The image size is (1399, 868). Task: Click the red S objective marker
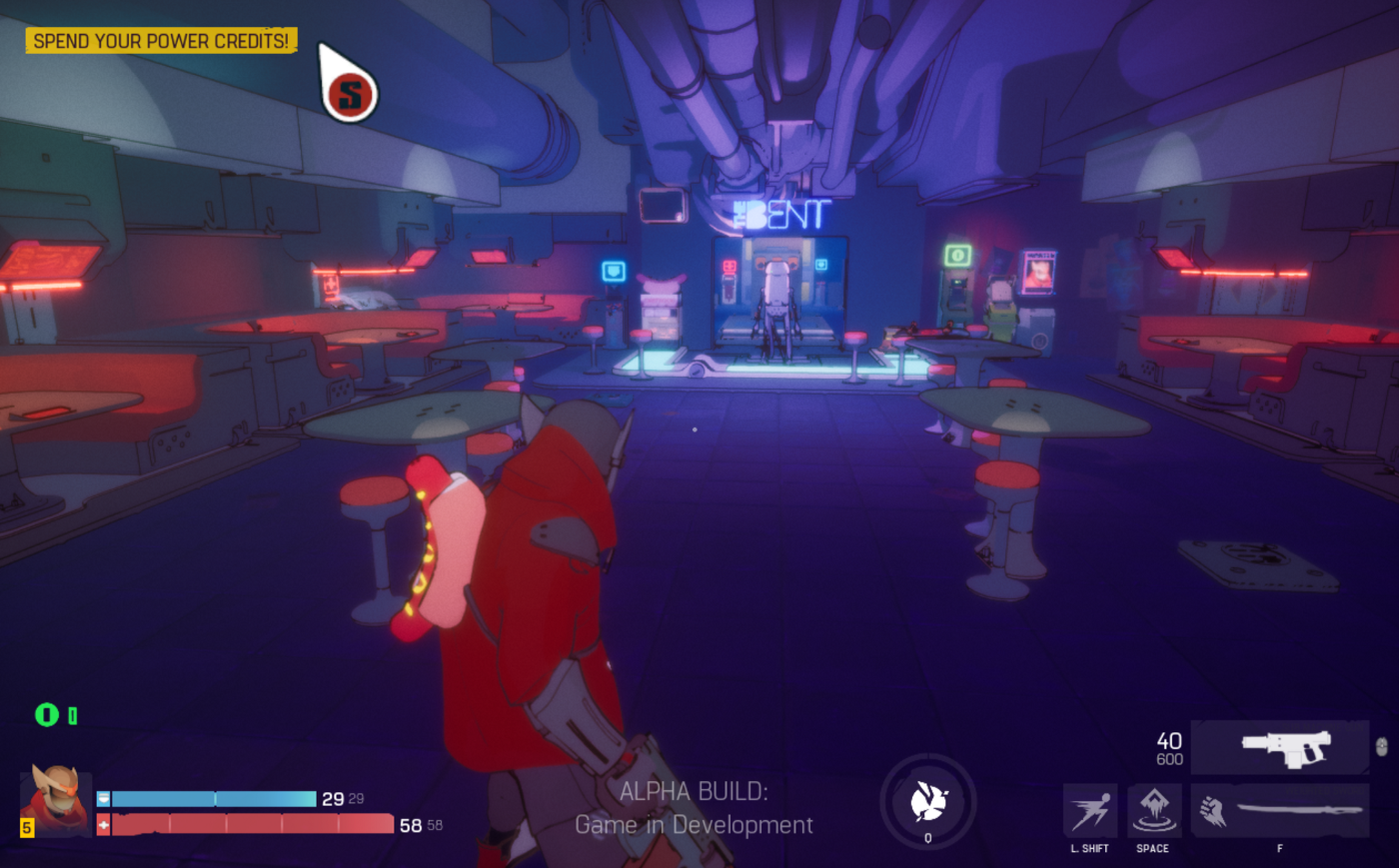(350, 95)
